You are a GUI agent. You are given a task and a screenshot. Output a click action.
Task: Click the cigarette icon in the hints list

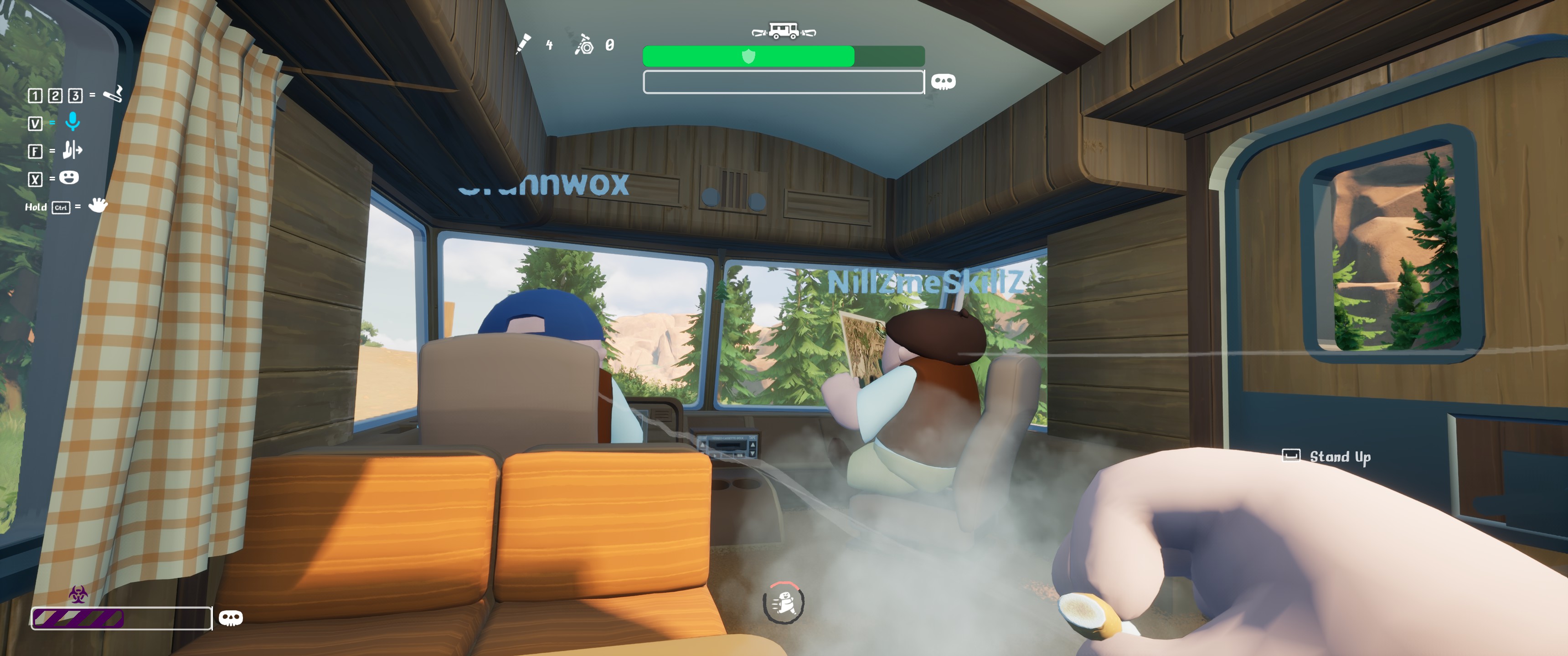(x=113, y=94)
